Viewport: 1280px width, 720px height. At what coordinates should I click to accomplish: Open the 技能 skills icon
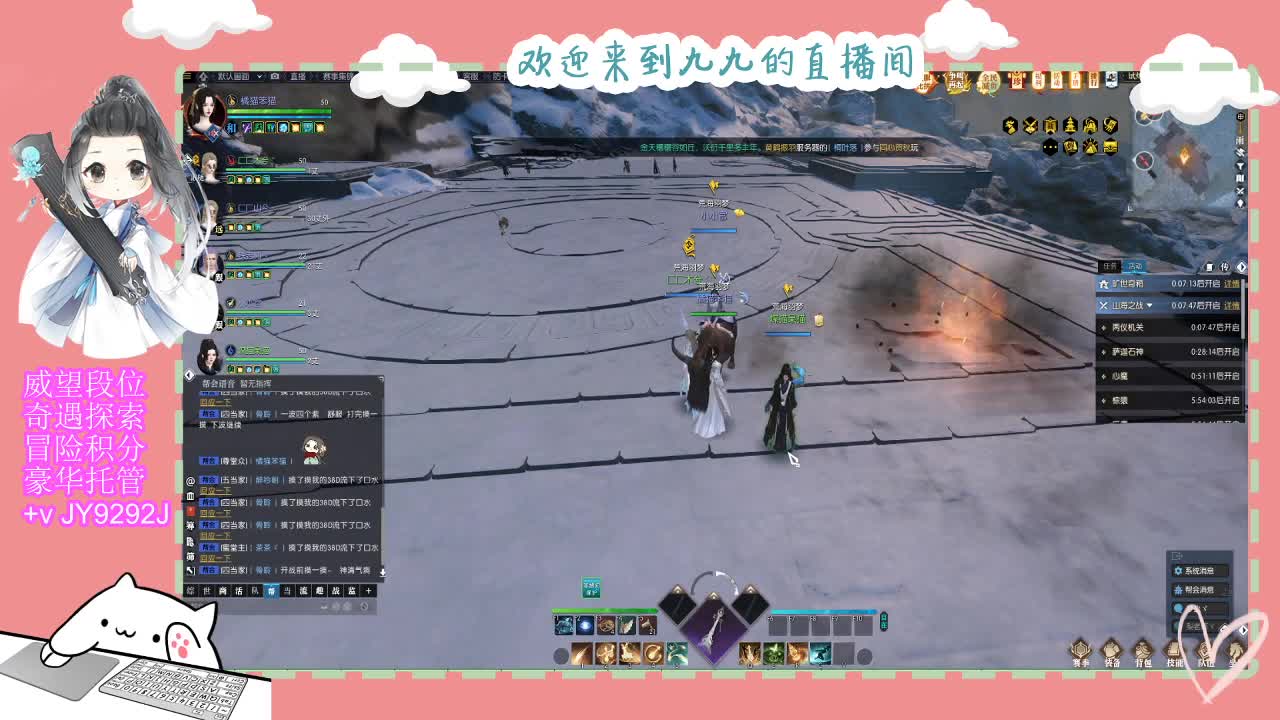click(1172, 650)
